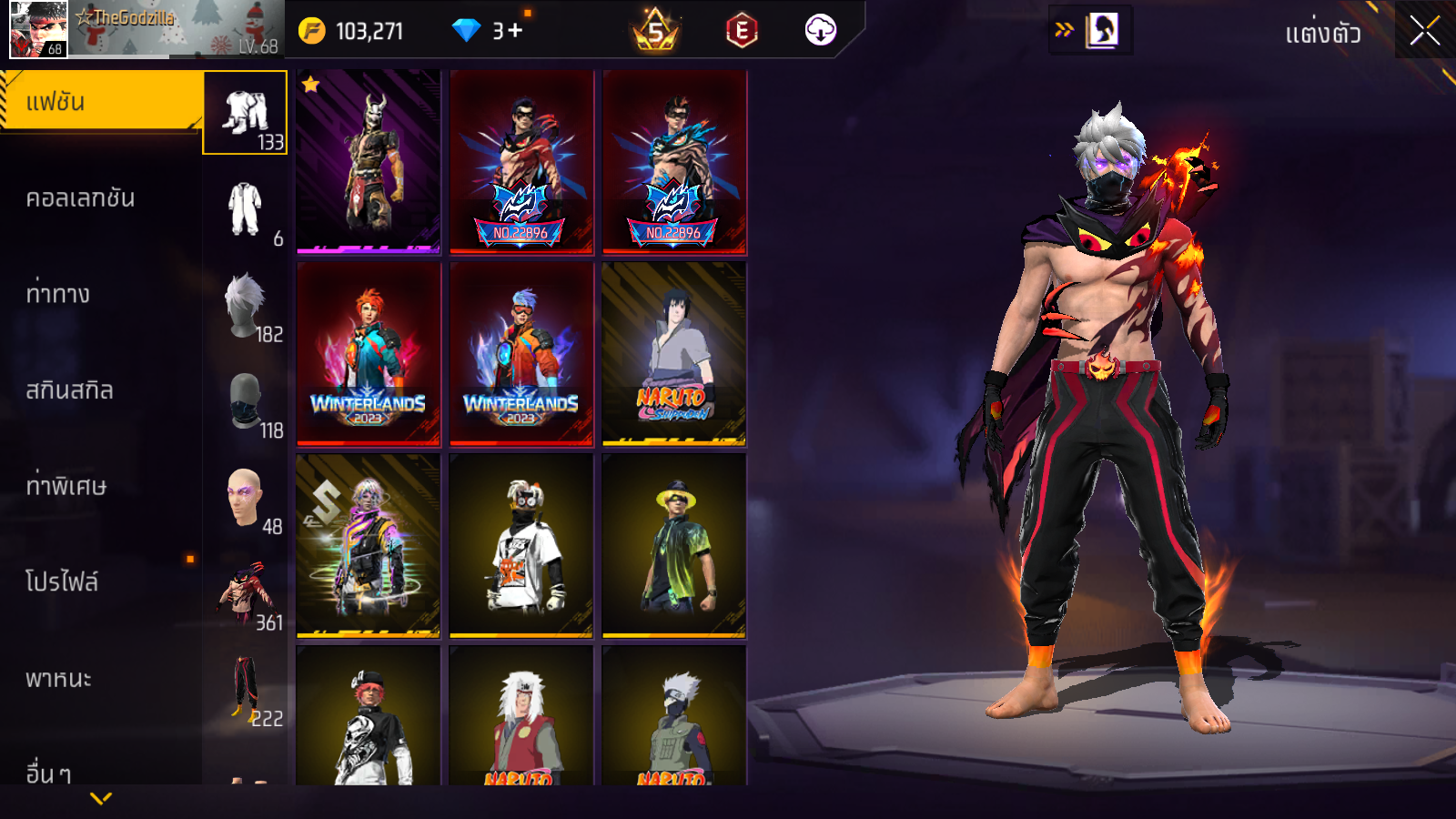
Task: Select the แฟชั่น (Fashion) category tab
Action: click(100, 102)
